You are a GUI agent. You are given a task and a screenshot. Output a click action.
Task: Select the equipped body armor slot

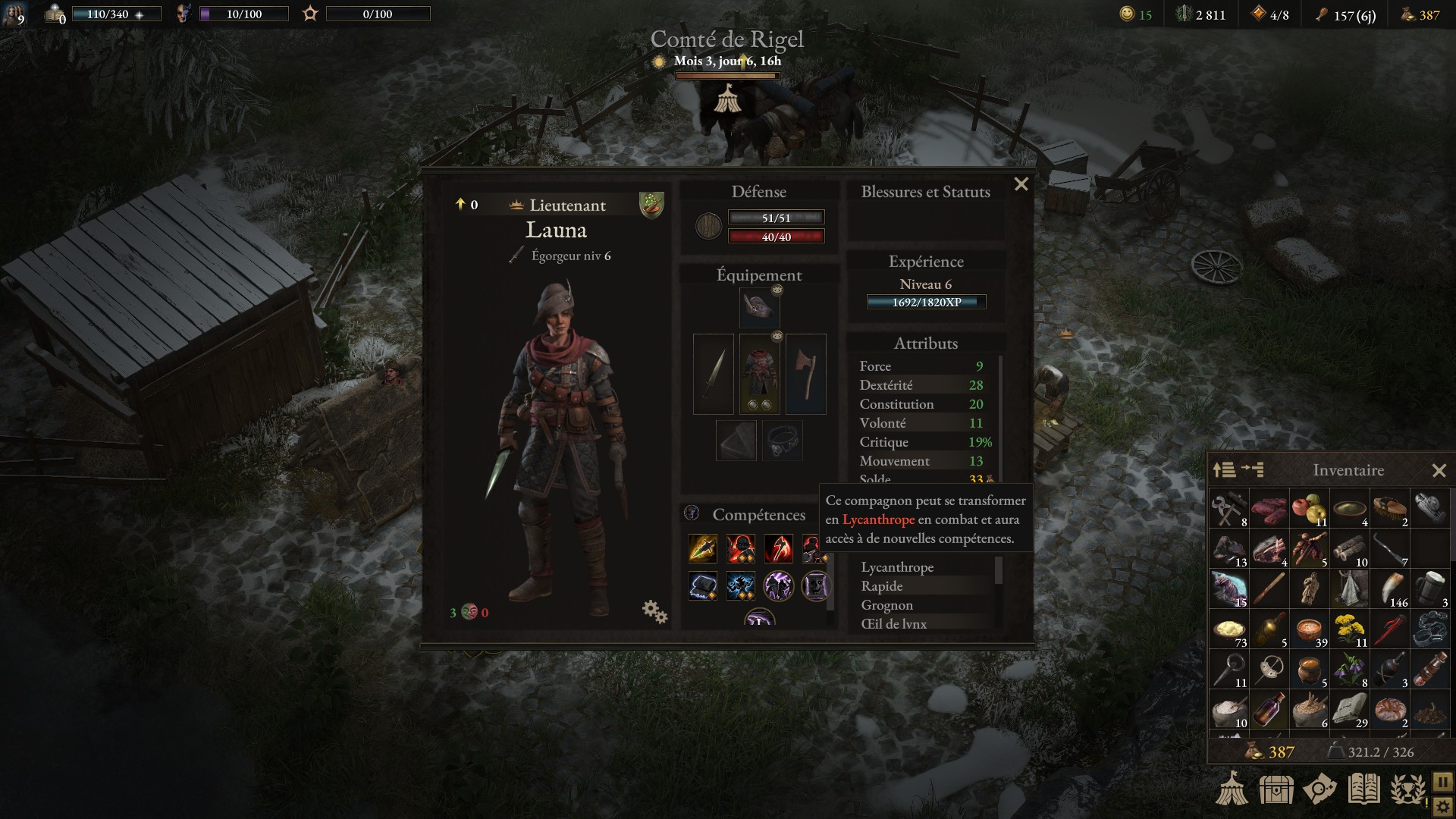click(759, 374)
